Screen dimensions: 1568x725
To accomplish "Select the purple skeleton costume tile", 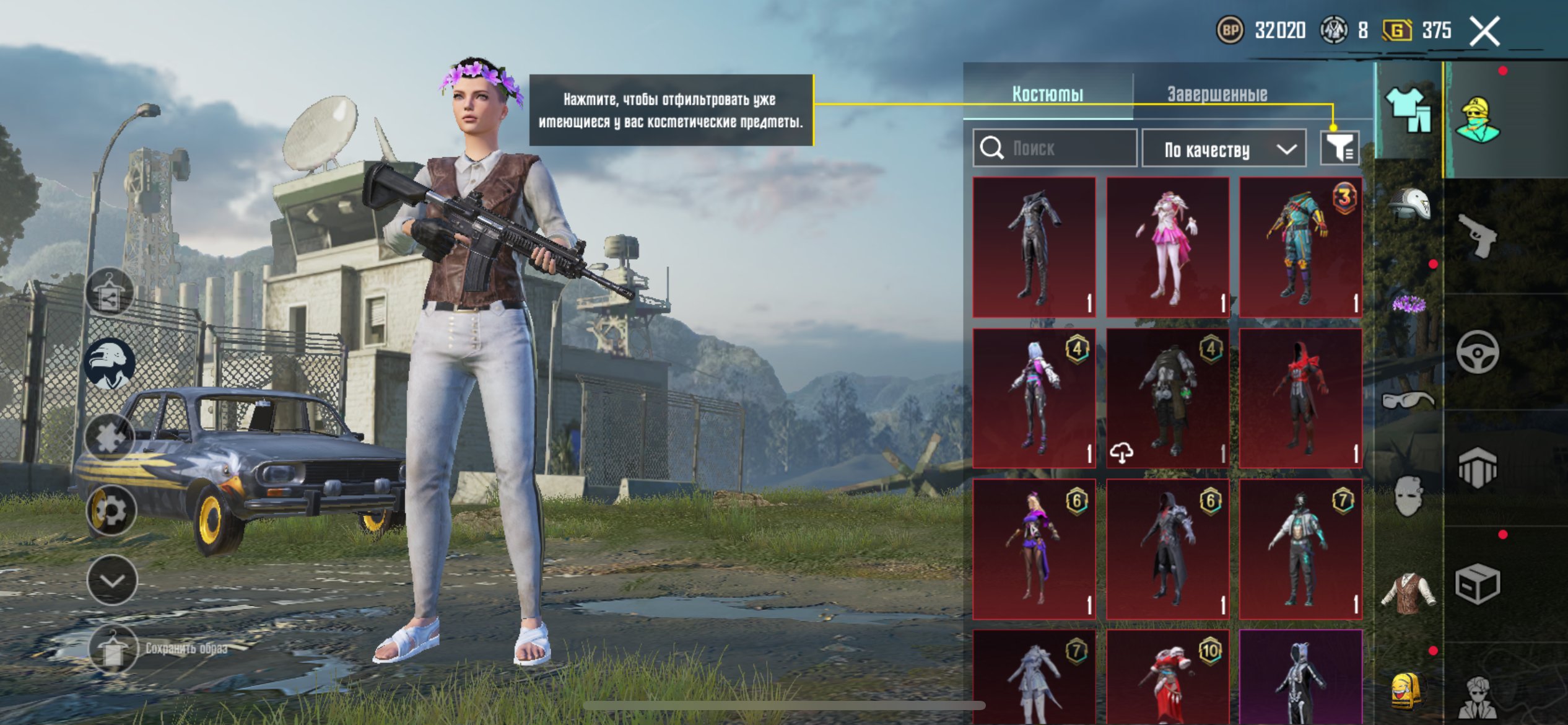I will tap(1300, 677).
